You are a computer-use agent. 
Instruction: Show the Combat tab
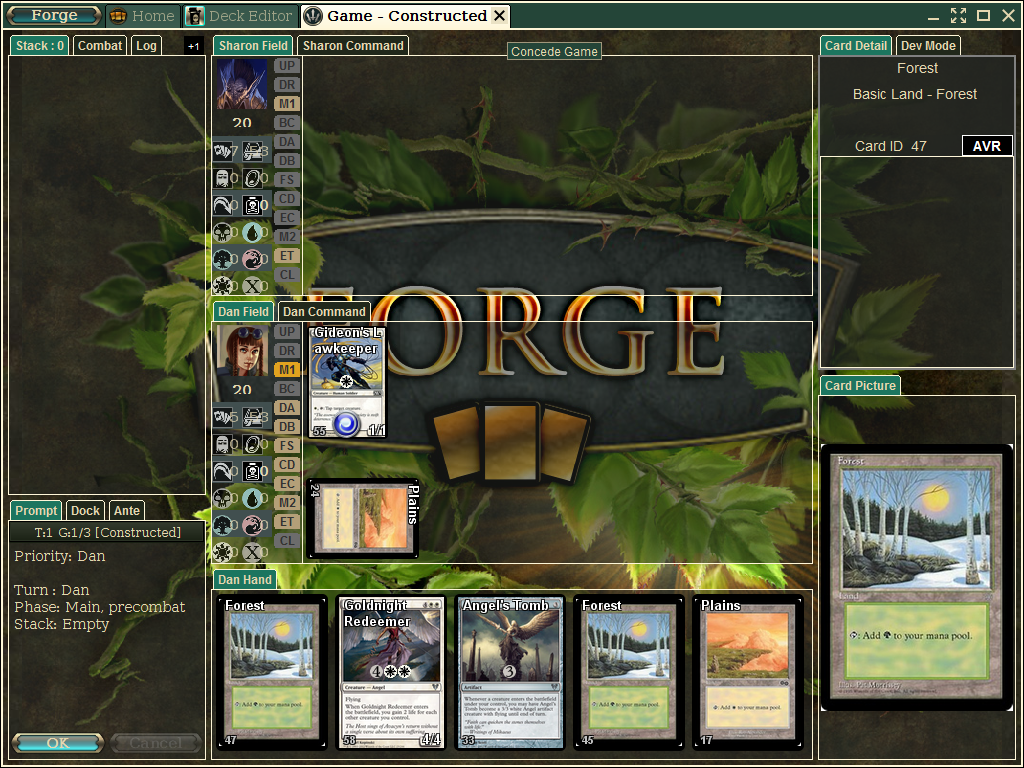point(100,45)
